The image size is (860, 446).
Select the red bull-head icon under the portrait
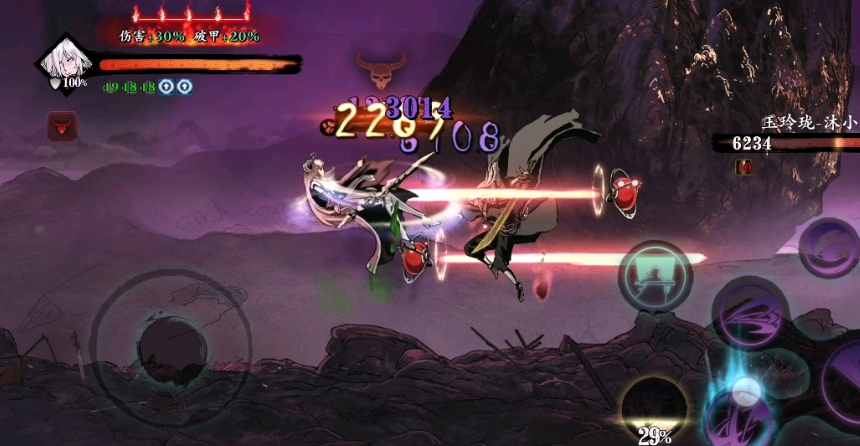(x=61, y=126)
